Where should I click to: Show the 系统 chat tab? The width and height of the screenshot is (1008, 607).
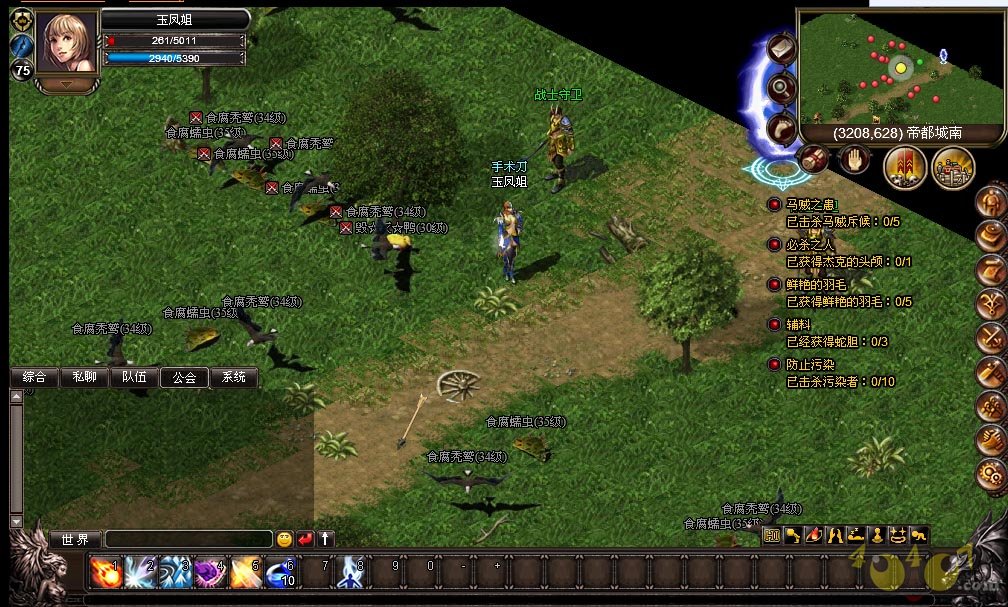(x=234, y=377)
